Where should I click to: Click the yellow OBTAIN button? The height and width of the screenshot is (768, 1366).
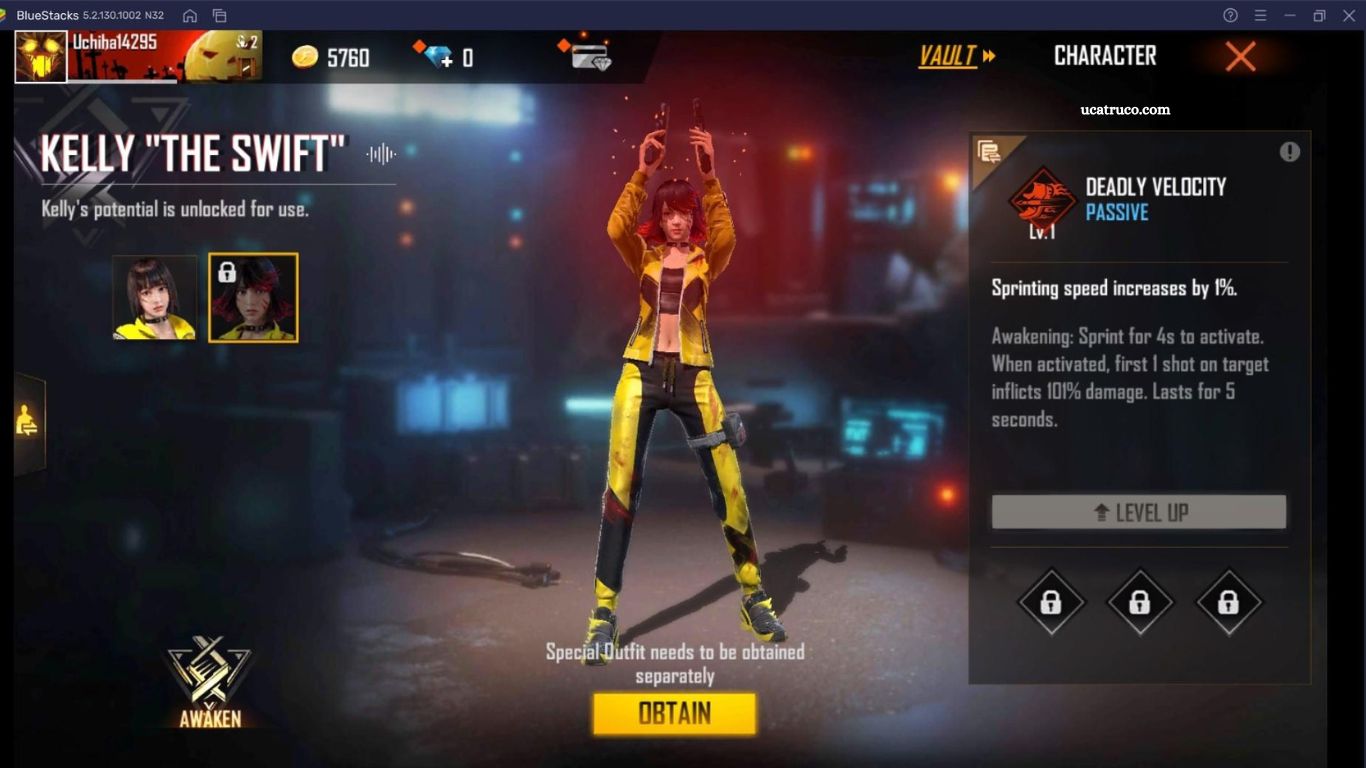tap(674, 714)
